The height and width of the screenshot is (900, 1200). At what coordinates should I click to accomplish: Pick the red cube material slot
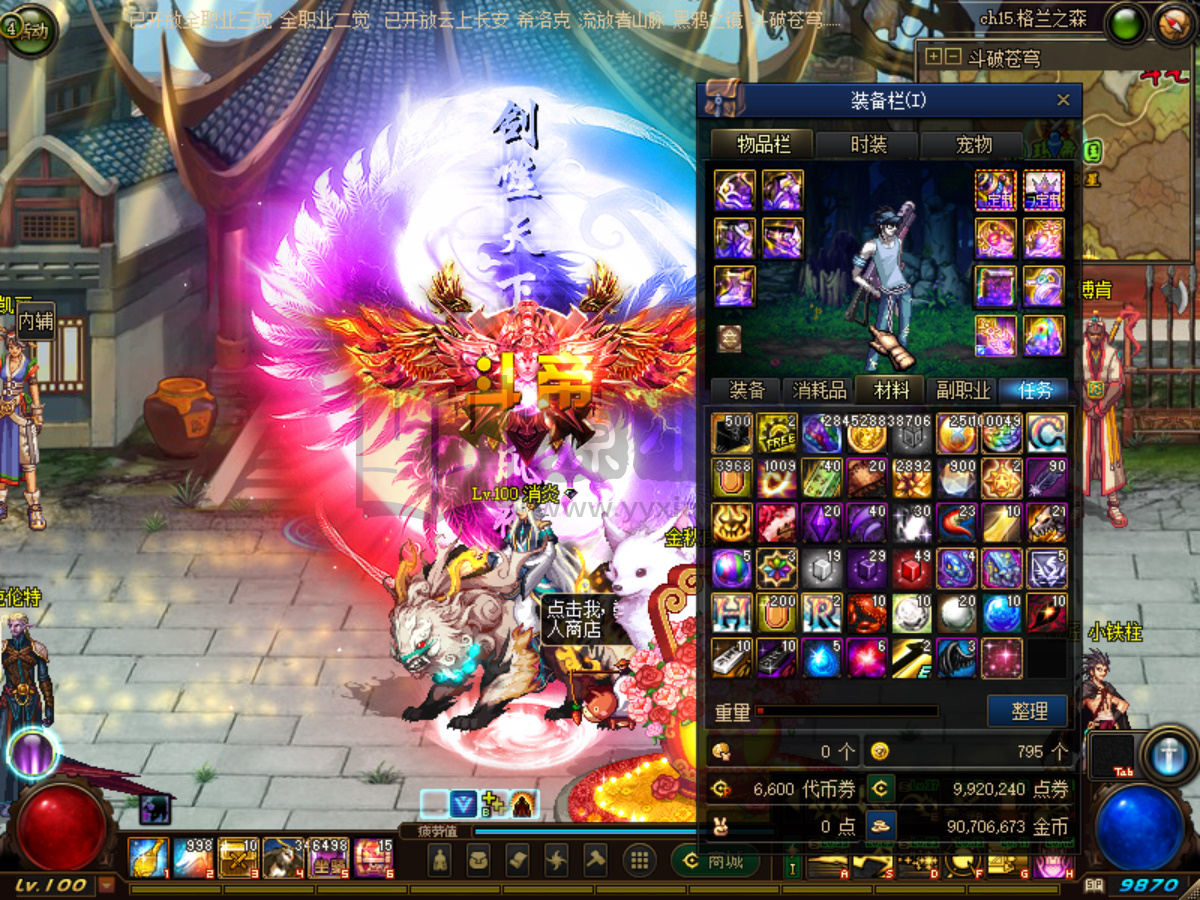pyautogui.click(x=911, y=568)
